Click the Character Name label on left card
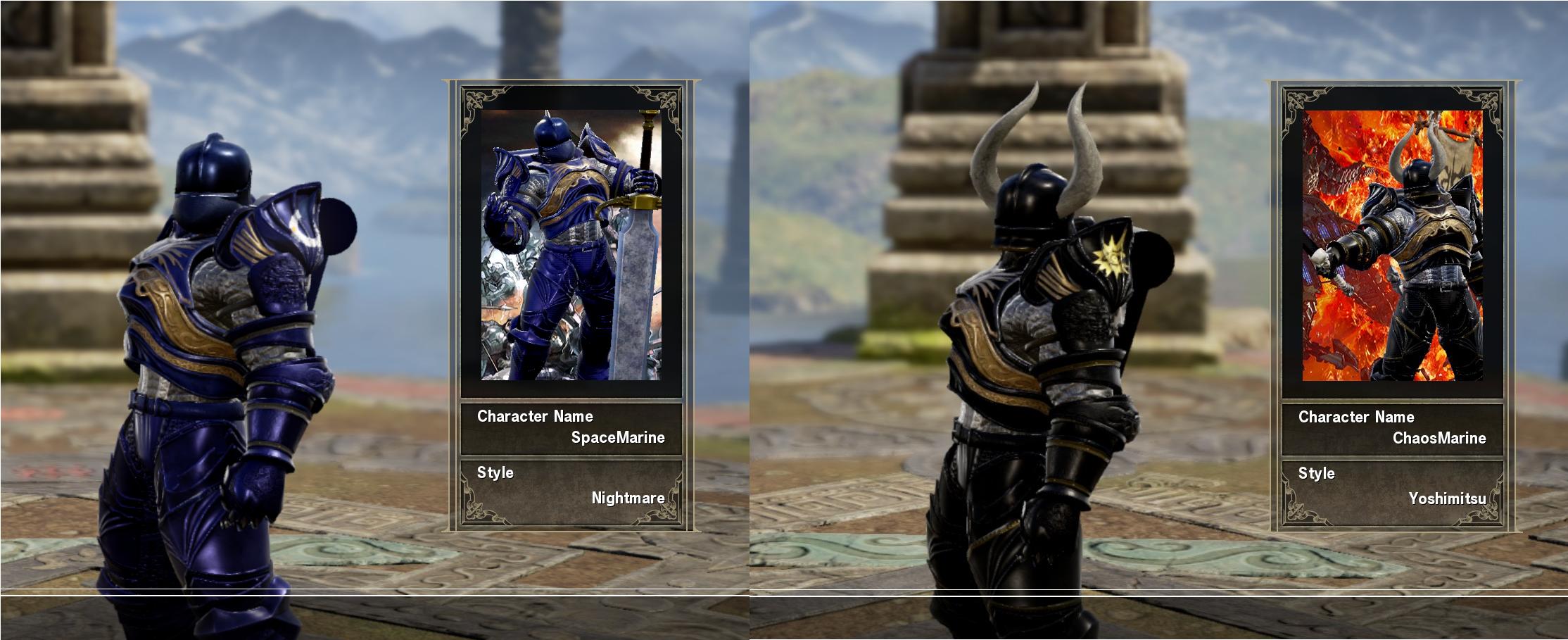 [533, 416]
